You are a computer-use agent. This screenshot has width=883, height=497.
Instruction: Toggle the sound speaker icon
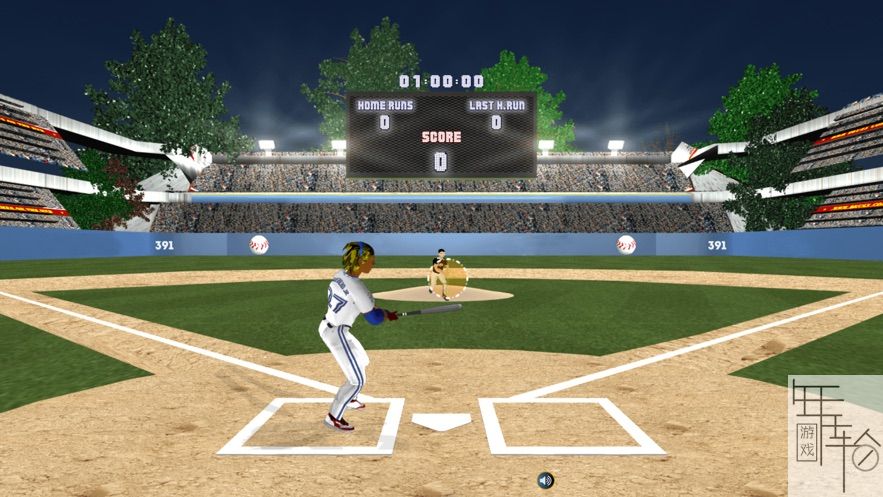coord(545,480)
